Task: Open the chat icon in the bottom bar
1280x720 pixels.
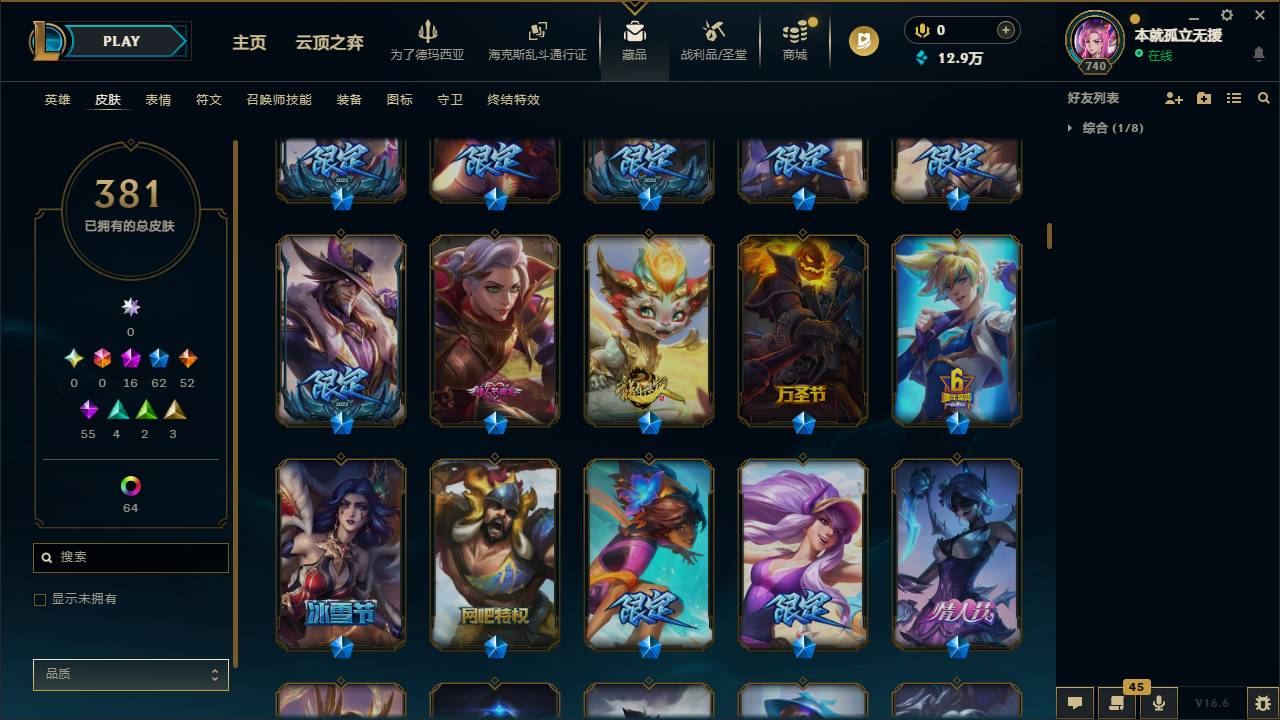Action: tap(1074, 702)
